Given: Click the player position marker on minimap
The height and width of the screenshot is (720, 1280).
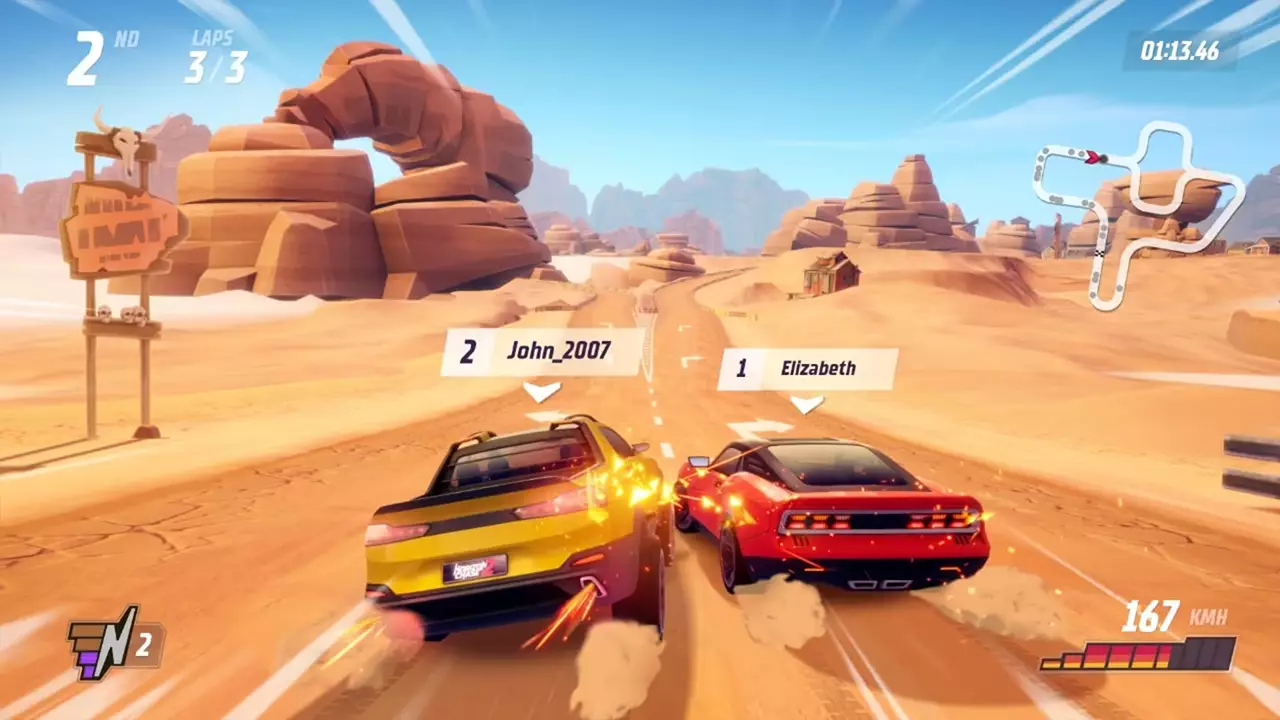Looking at the screenshot, I should (1094, 157).
